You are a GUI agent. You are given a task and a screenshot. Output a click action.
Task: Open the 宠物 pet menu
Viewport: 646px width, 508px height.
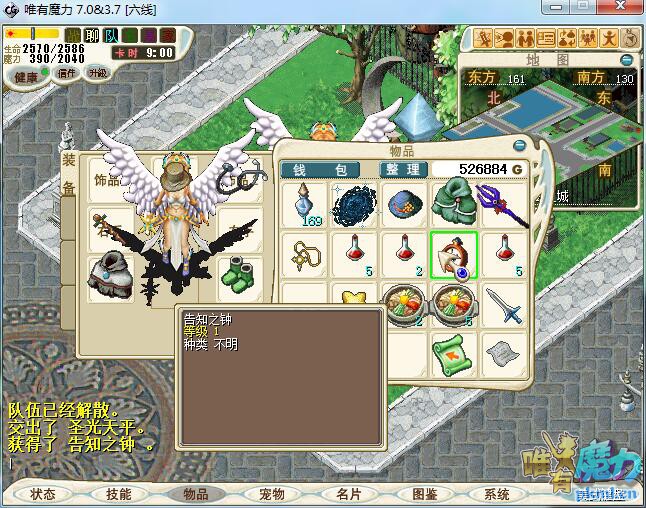coord(272,494)
